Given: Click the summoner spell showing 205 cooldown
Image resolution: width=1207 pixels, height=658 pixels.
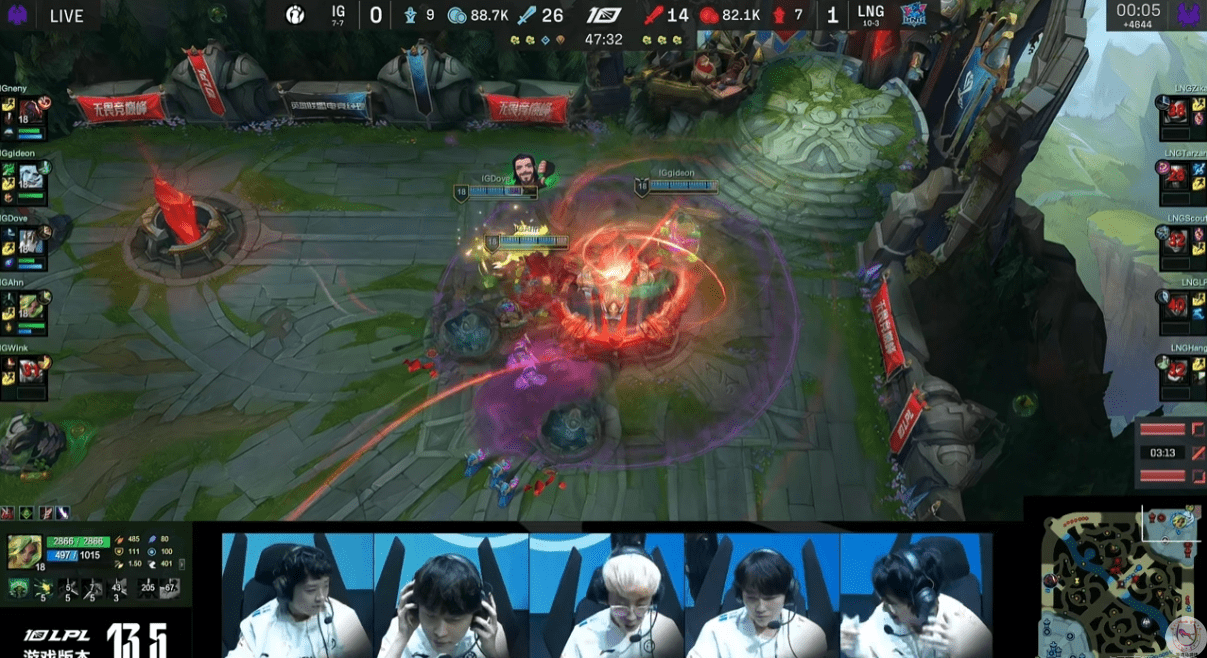Looking at the screenshot, I should 149,588.
